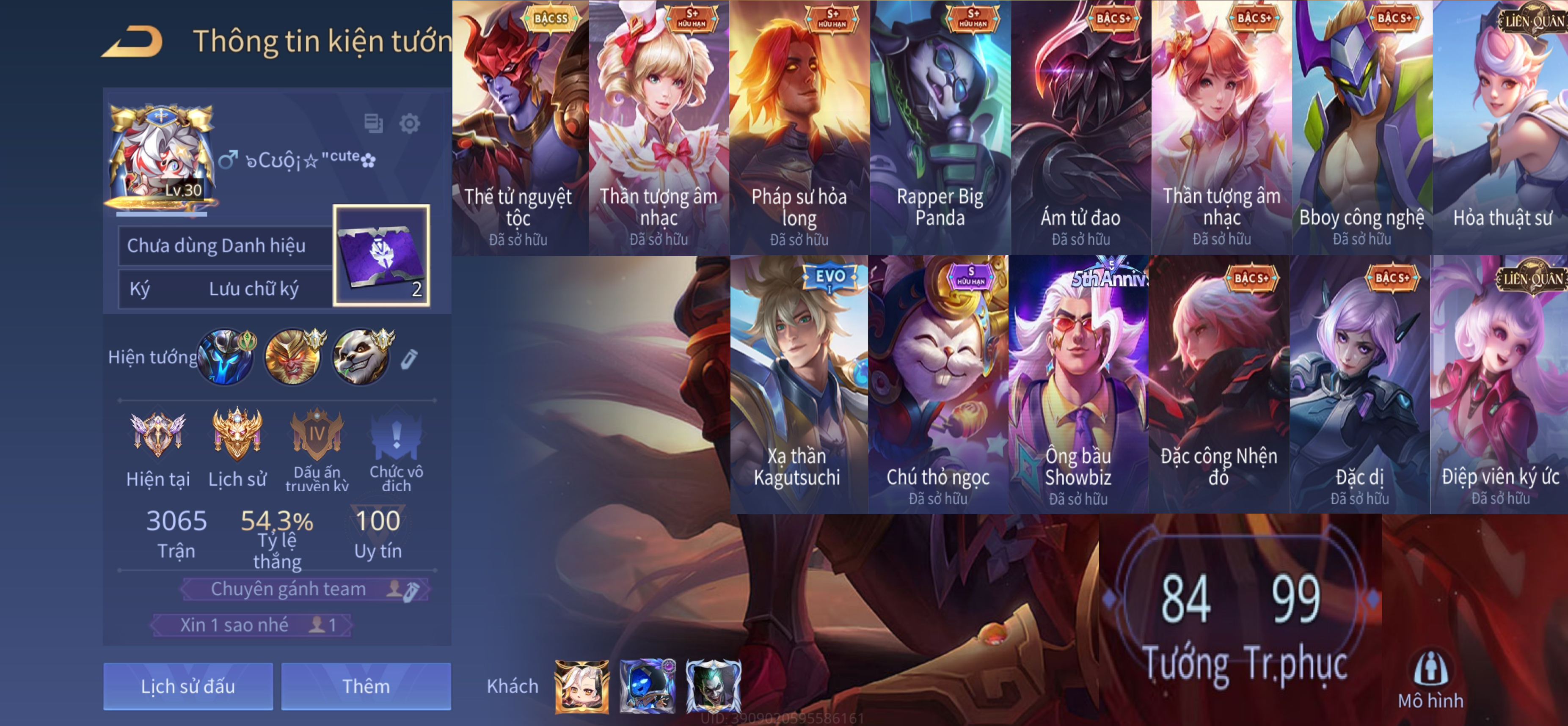Viewport: 1568px width, 726px height.
Task: Edit the displayed heroes with the pencil
Action: (409, 359)
